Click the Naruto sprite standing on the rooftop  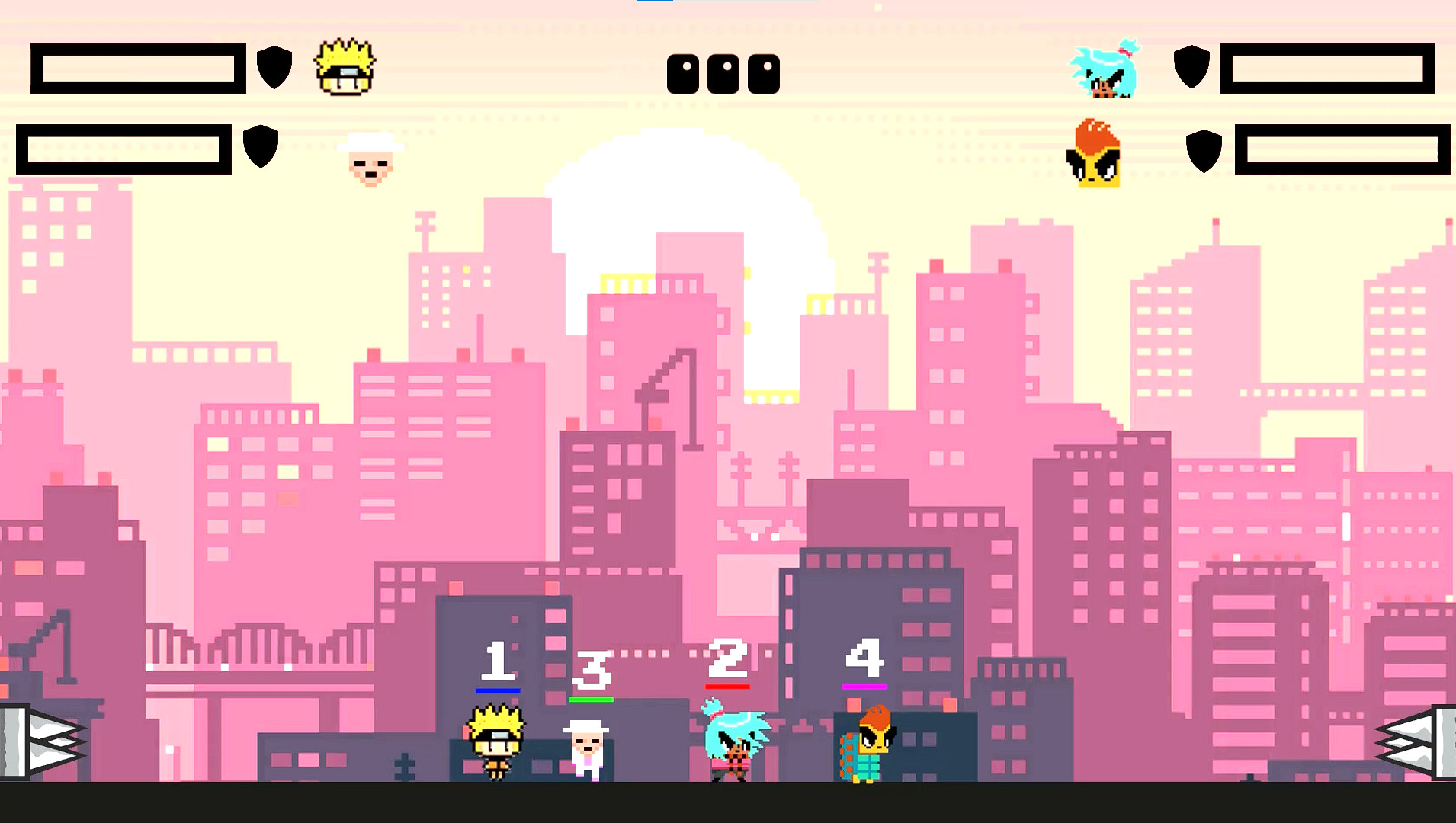click(x=496, y=743)
